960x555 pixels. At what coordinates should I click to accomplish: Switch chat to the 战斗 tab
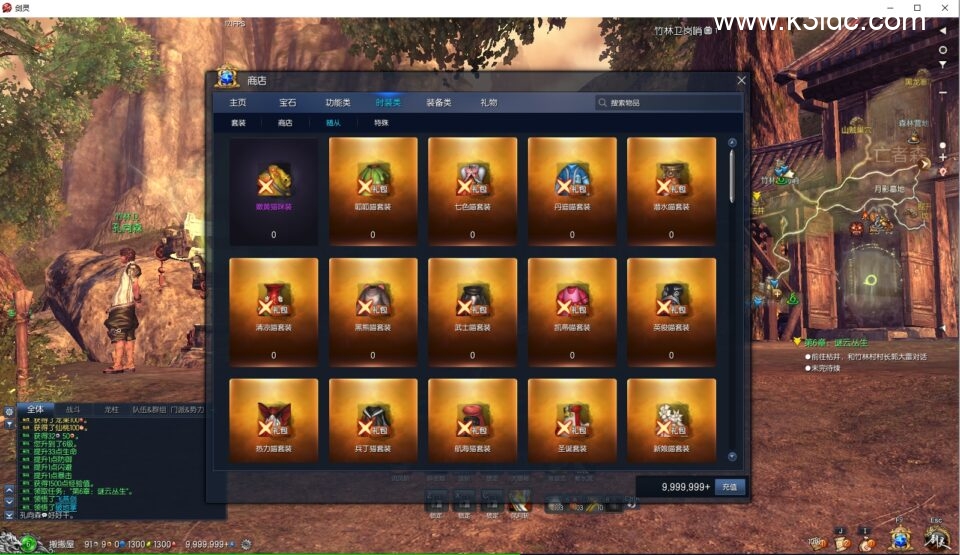pos(73,409)
